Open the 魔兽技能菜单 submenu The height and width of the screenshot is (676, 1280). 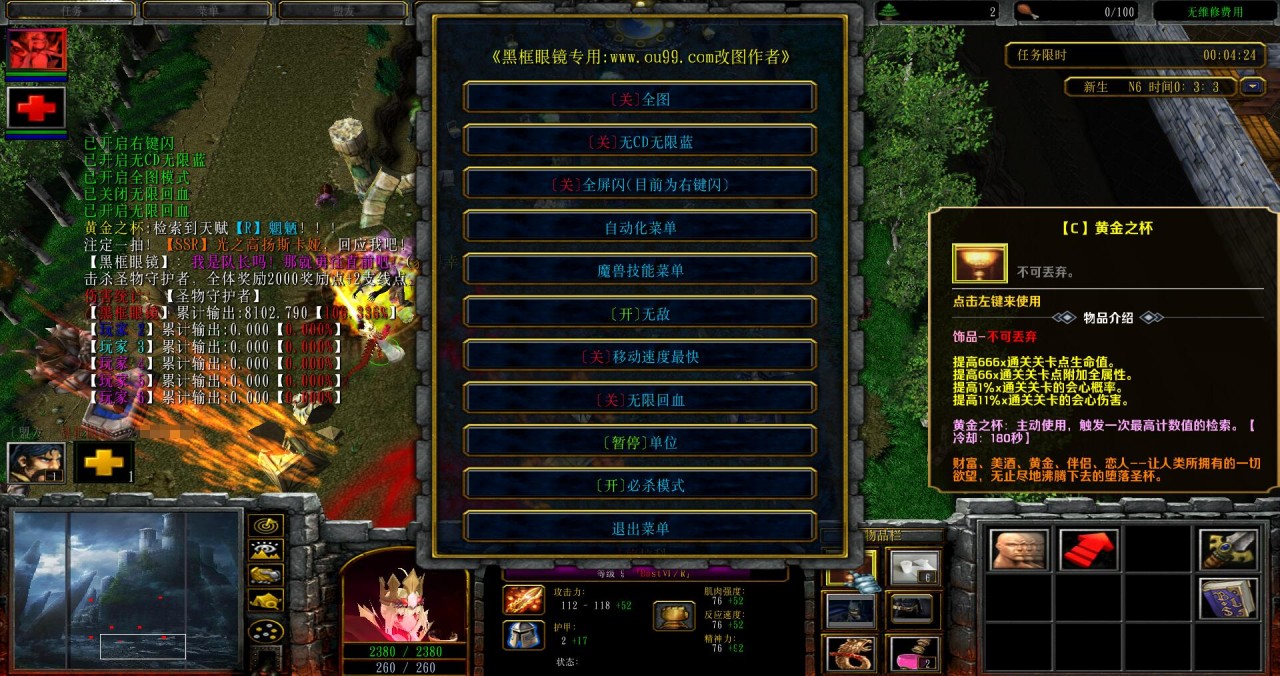[x=640, y=271]
